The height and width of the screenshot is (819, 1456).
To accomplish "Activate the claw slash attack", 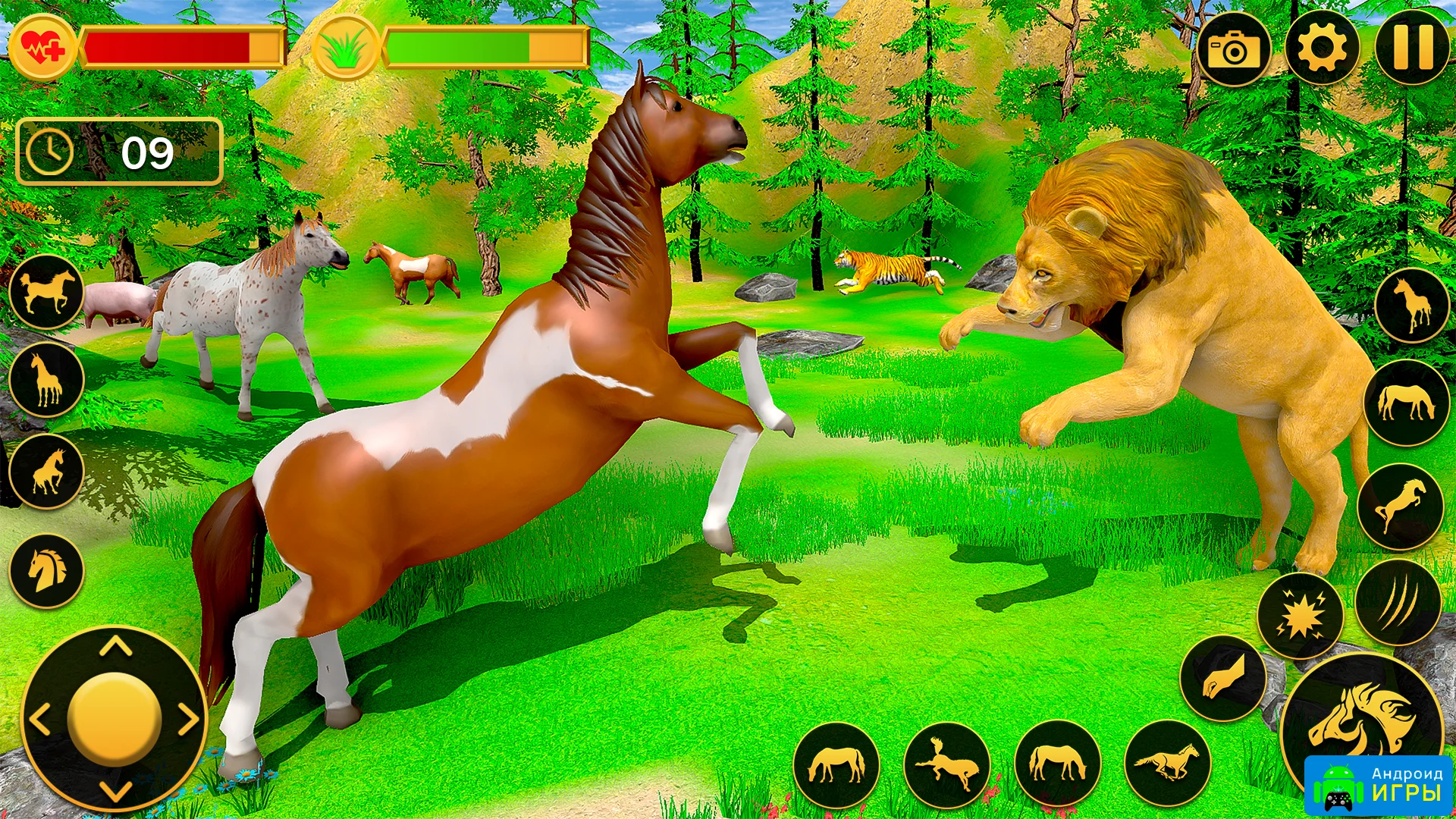I will pos(1398,603).
